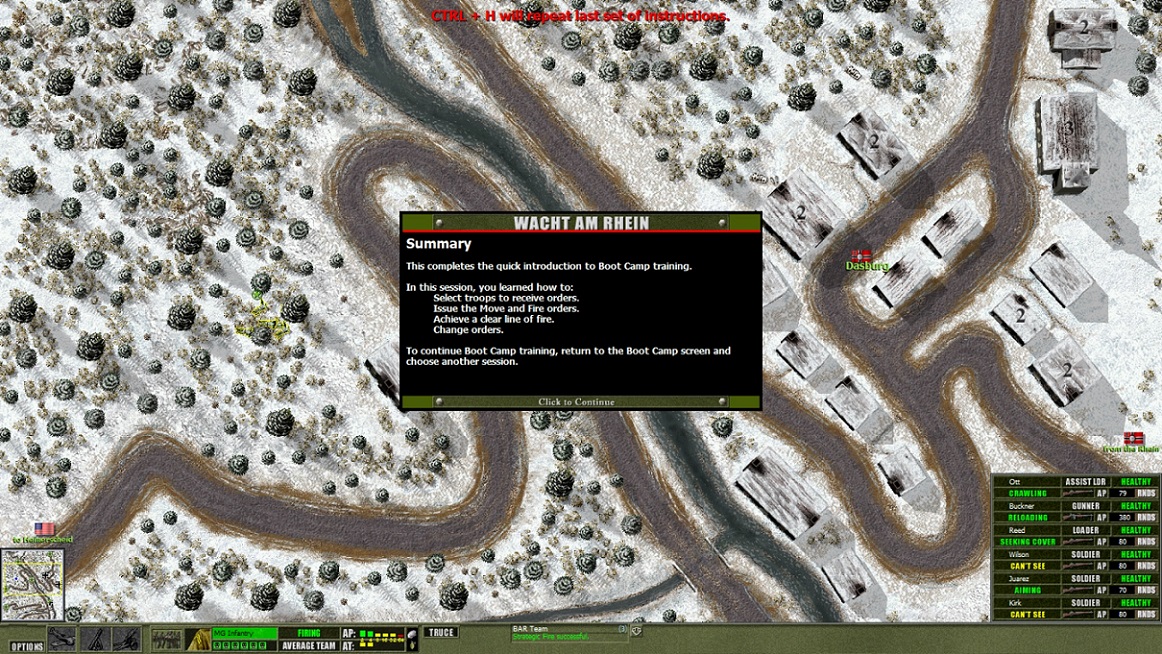1162x654 pixels.
Task: Click the mortar support icon
Action: [95, 639]
